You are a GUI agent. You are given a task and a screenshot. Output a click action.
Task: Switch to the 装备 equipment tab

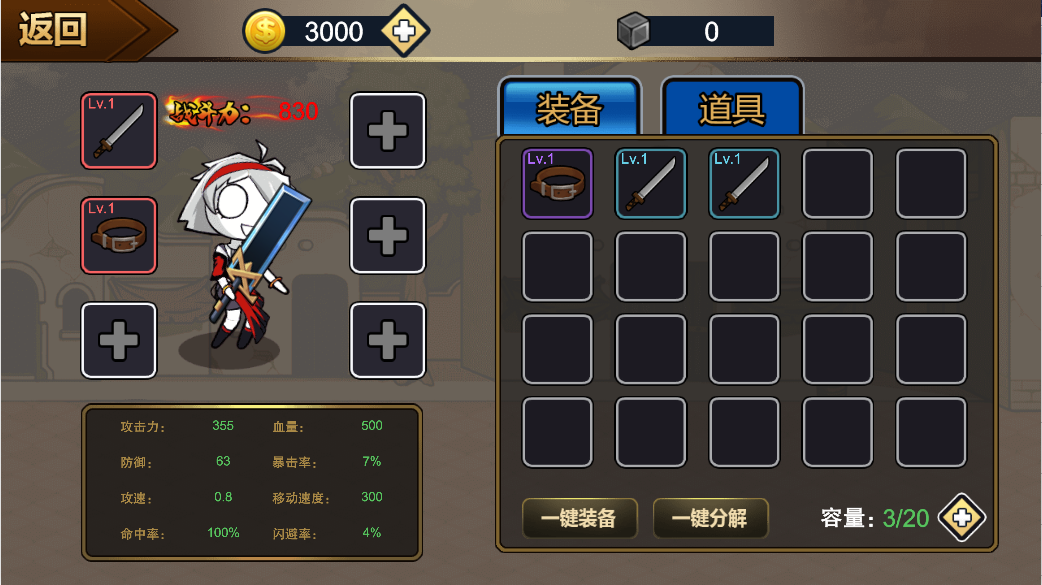point(569,107)
